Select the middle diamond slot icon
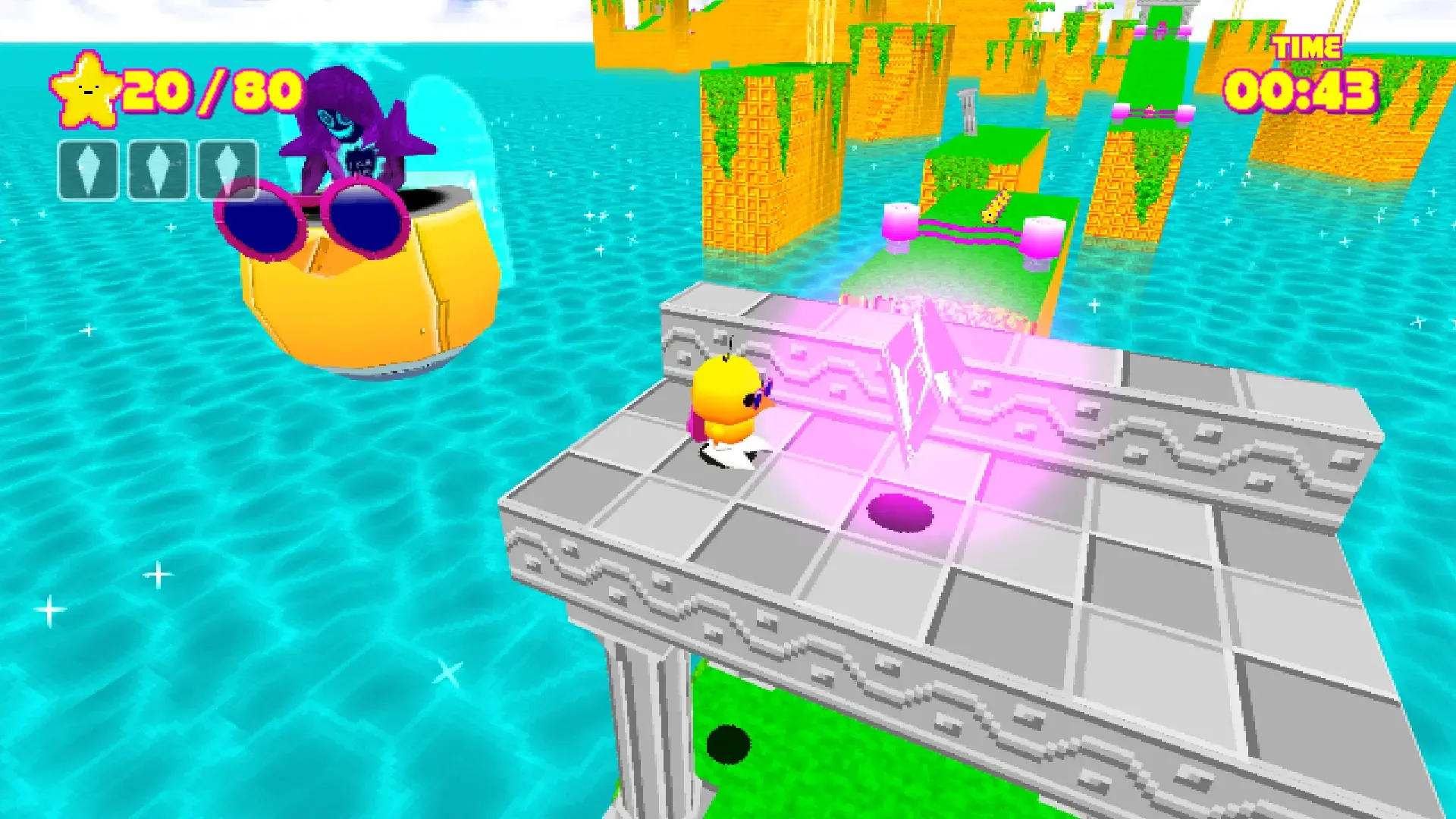Screen dimensions: 1456x819 (158, 168)
